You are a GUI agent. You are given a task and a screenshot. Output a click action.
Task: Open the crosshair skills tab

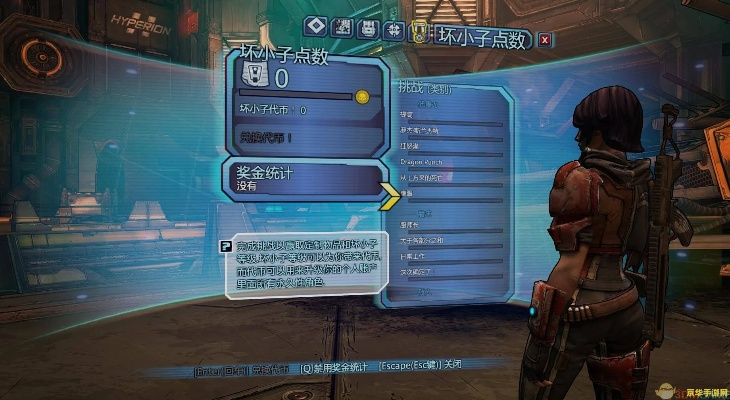(x=394, y=28)
